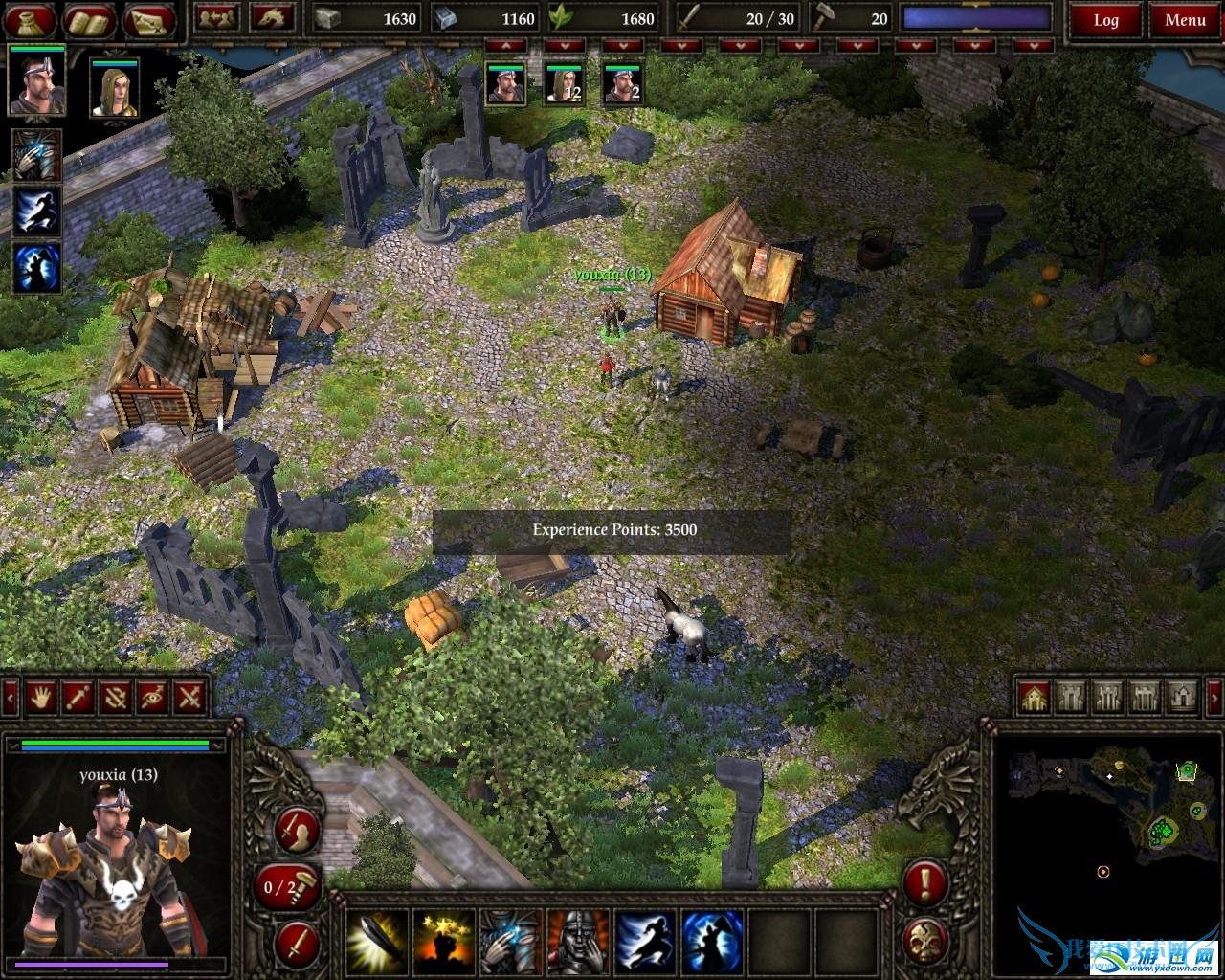The width and height of the screenshot is (1225, 980).
Task: Click the unit group portrait marked 12
Action: coord(564,83)
